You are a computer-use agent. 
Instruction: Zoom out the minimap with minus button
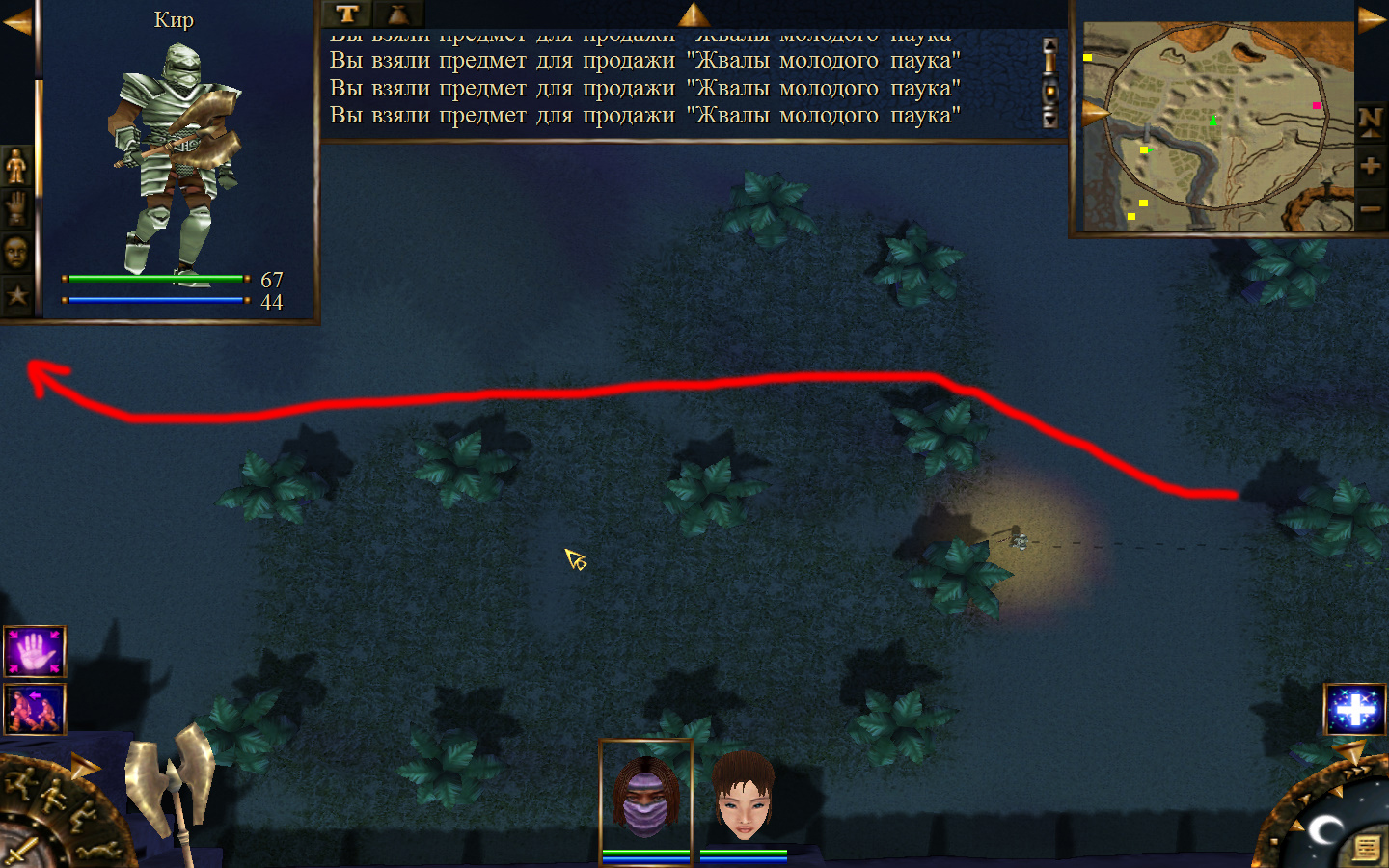1371,208
